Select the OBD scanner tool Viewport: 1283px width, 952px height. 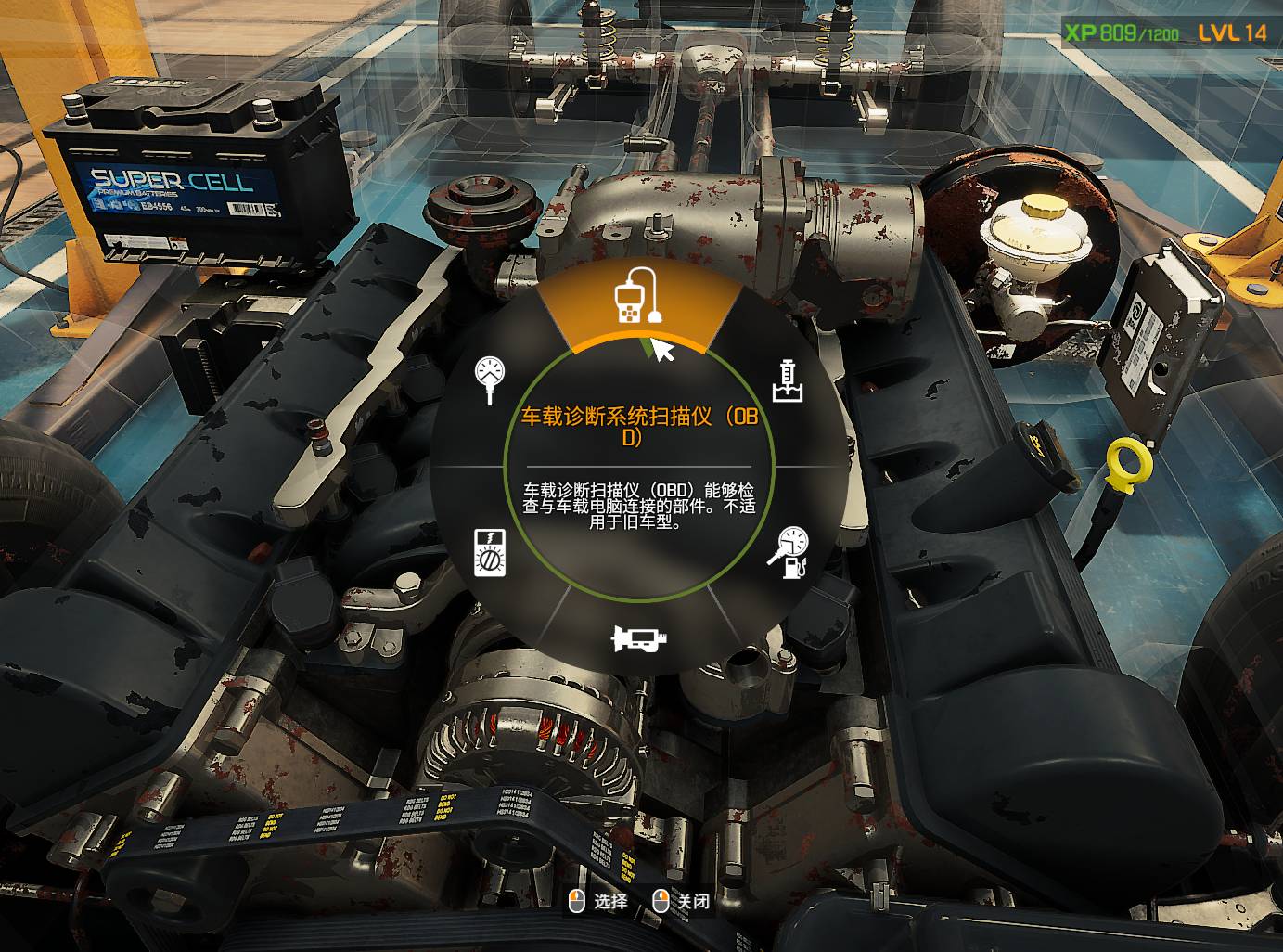636,297
